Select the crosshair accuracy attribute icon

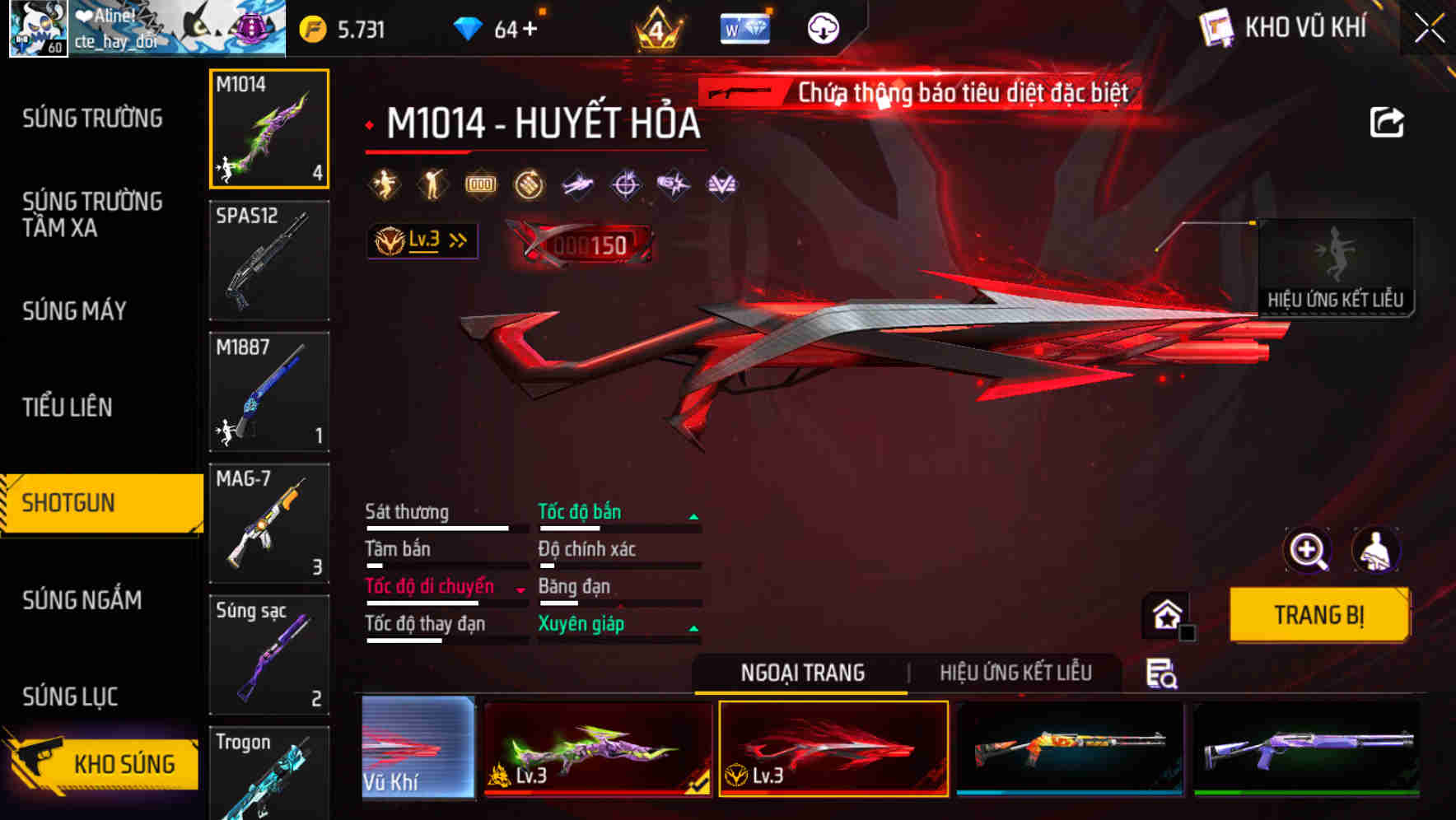pyautogui.click(x=625, y=184)
